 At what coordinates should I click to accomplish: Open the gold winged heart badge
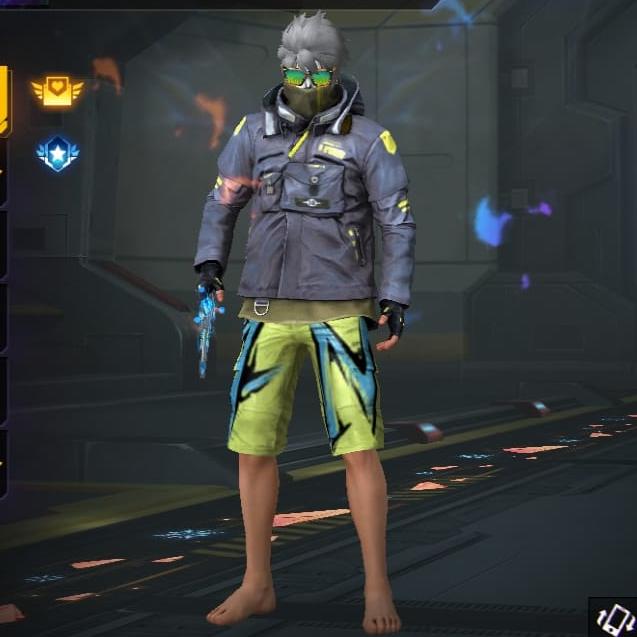pos(57,92)
